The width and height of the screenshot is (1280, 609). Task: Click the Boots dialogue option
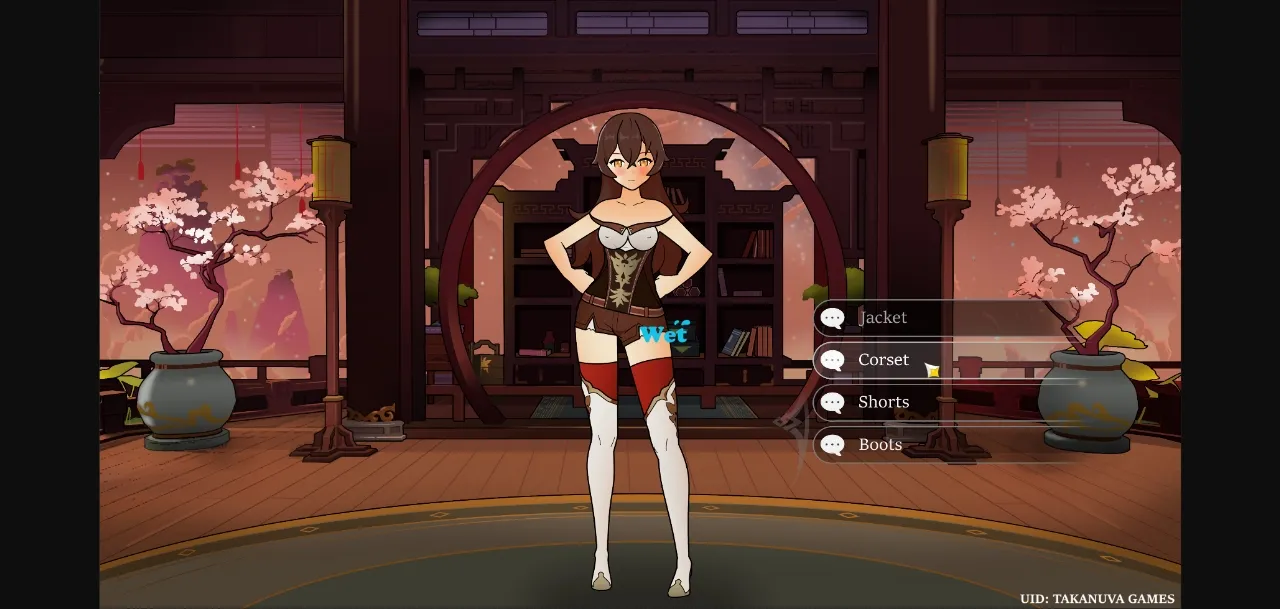click(880, 445)
